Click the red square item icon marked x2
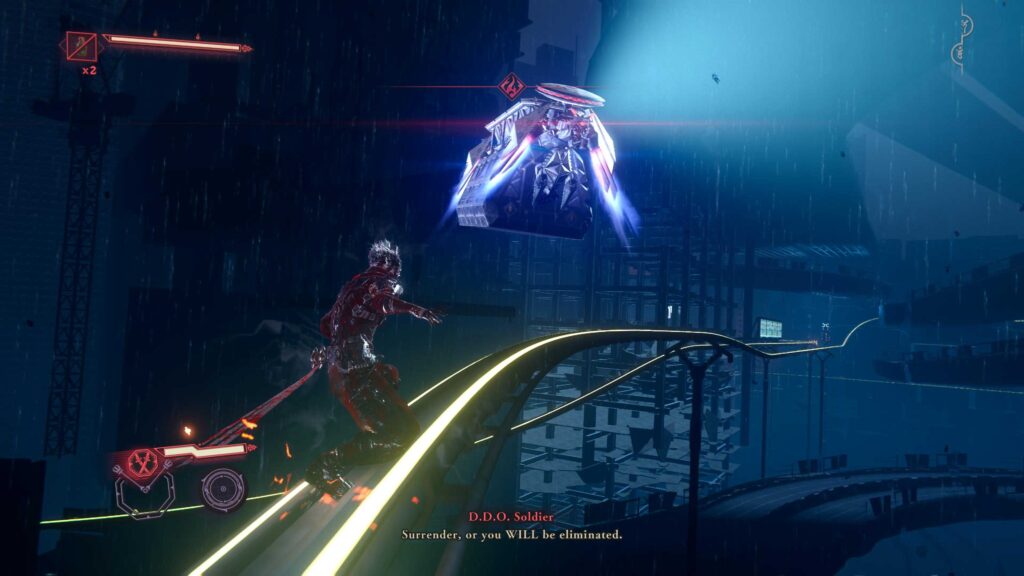The image size is (1024, 576). tap(81, 46)
